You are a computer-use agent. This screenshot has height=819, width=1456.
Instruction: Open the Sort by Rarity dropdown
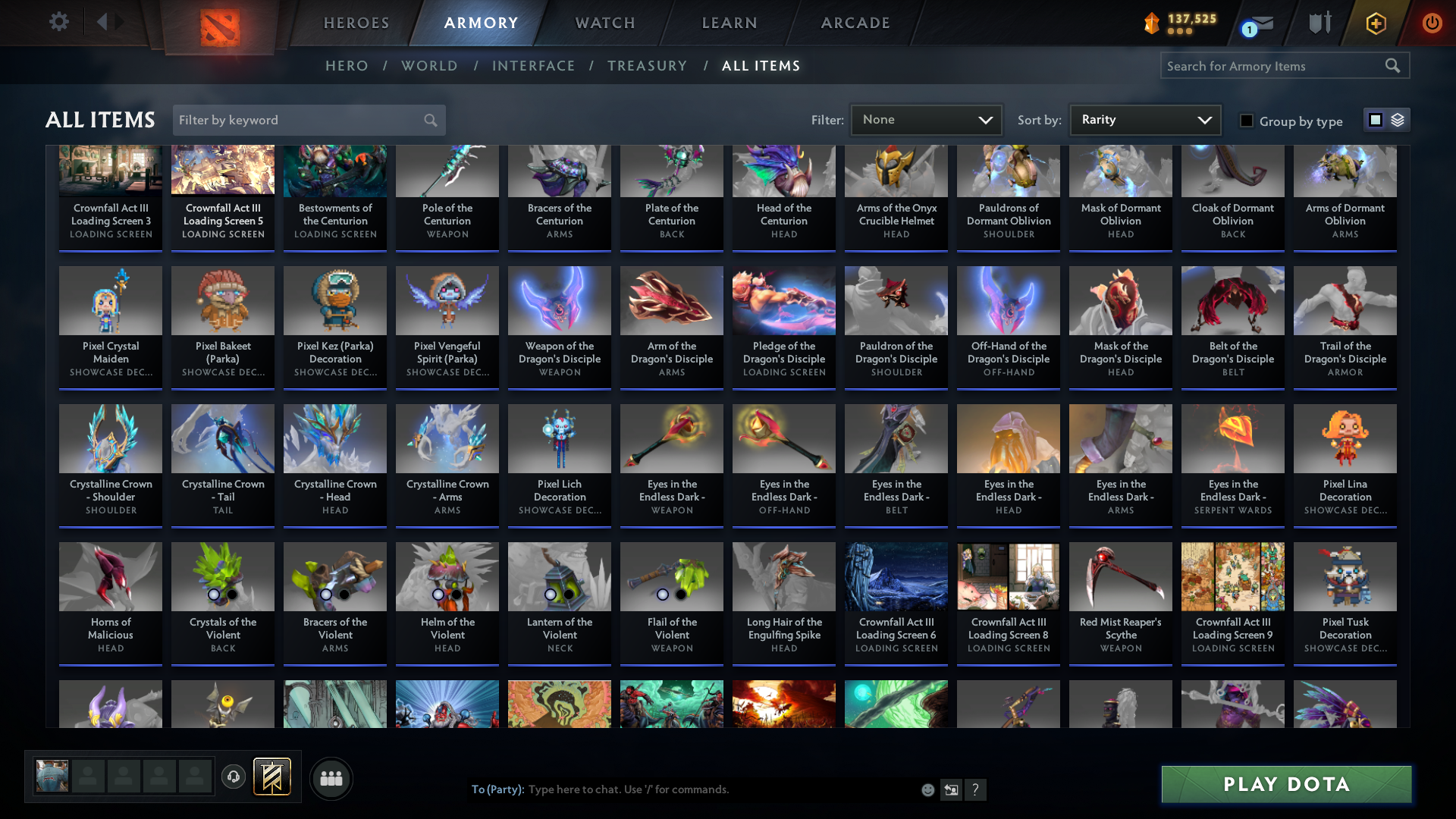click(x=1144, y=119)
